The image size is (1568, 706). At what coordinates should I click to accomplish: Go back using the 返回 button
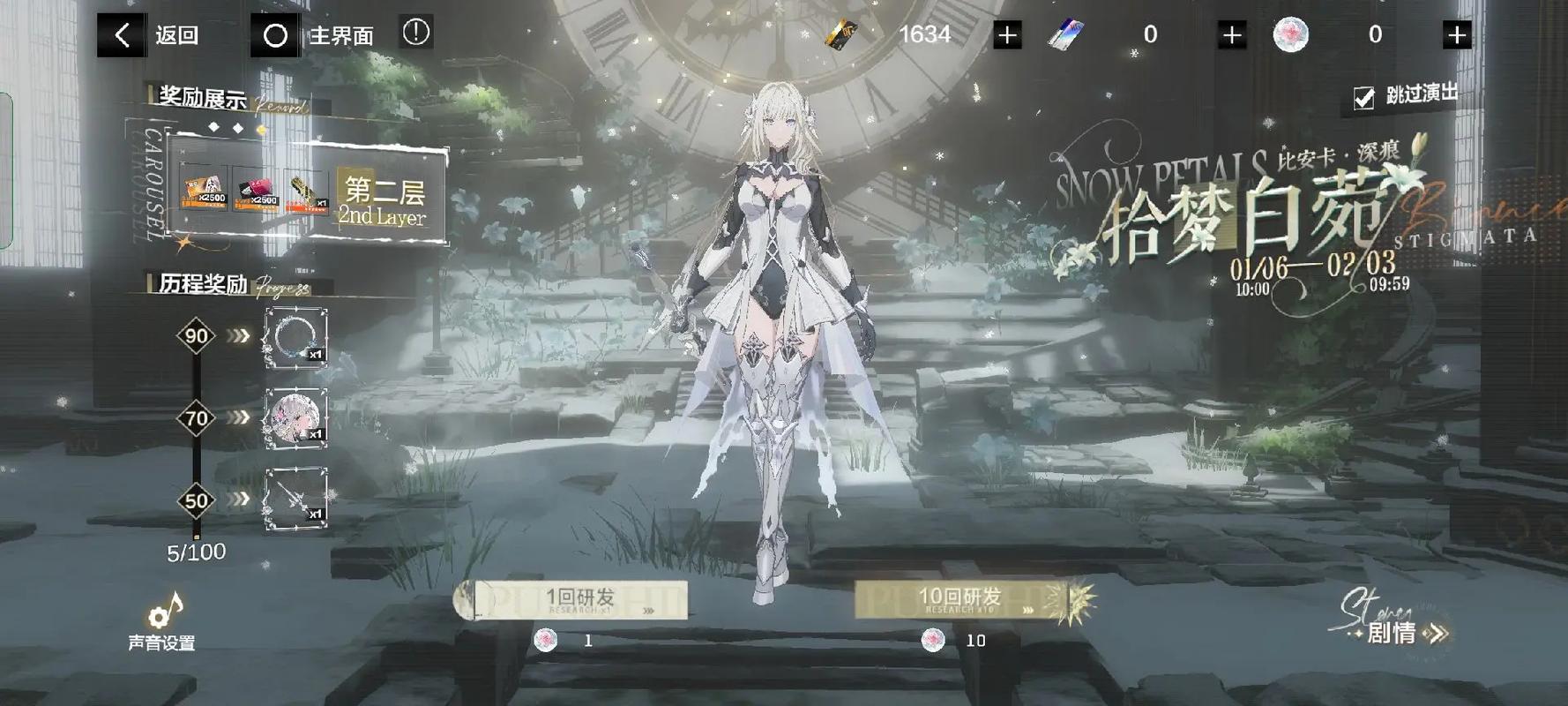coord(150,35)
